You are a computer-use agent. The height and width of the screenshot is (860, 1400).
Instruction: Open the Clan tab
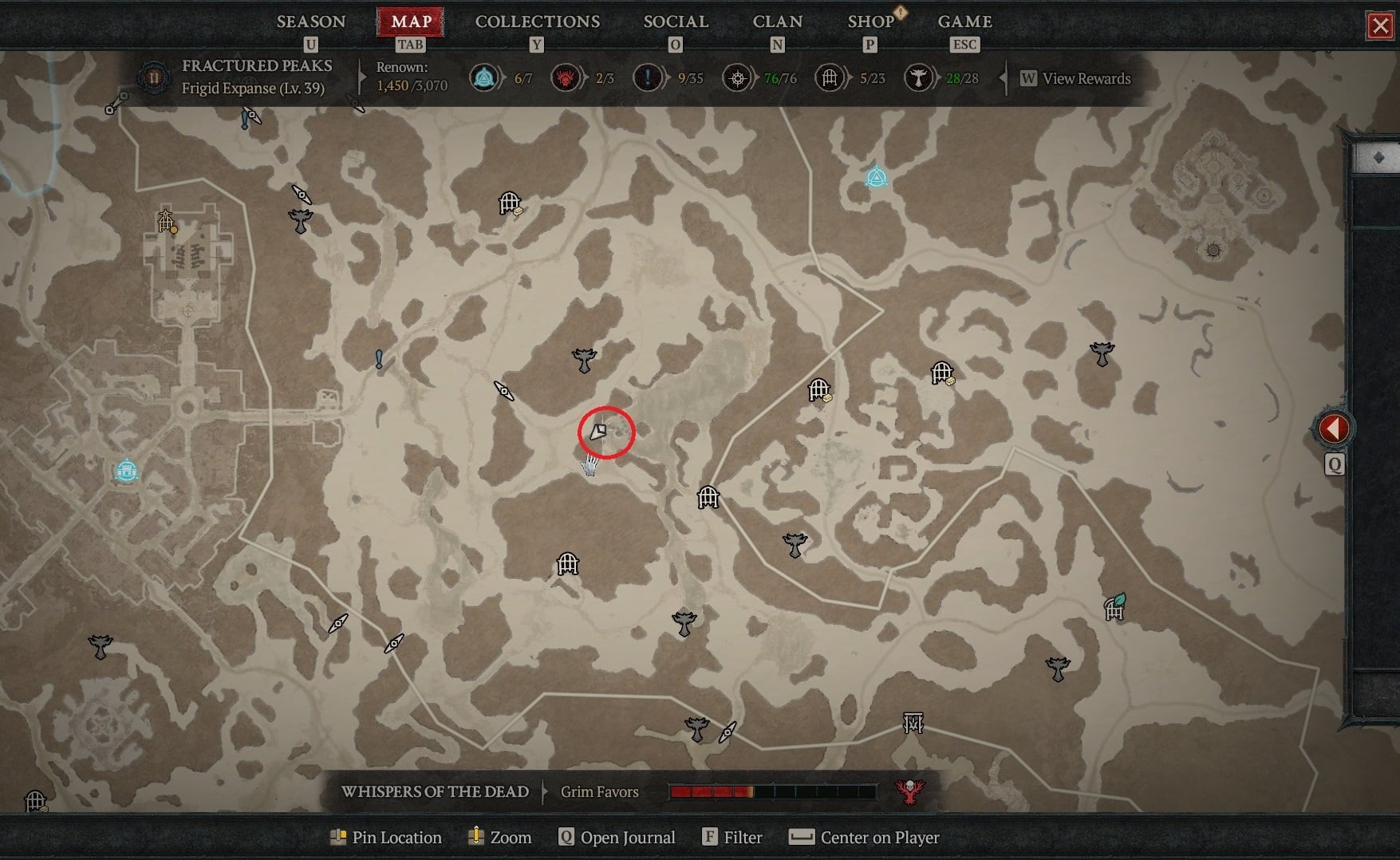tap(777, 22)
